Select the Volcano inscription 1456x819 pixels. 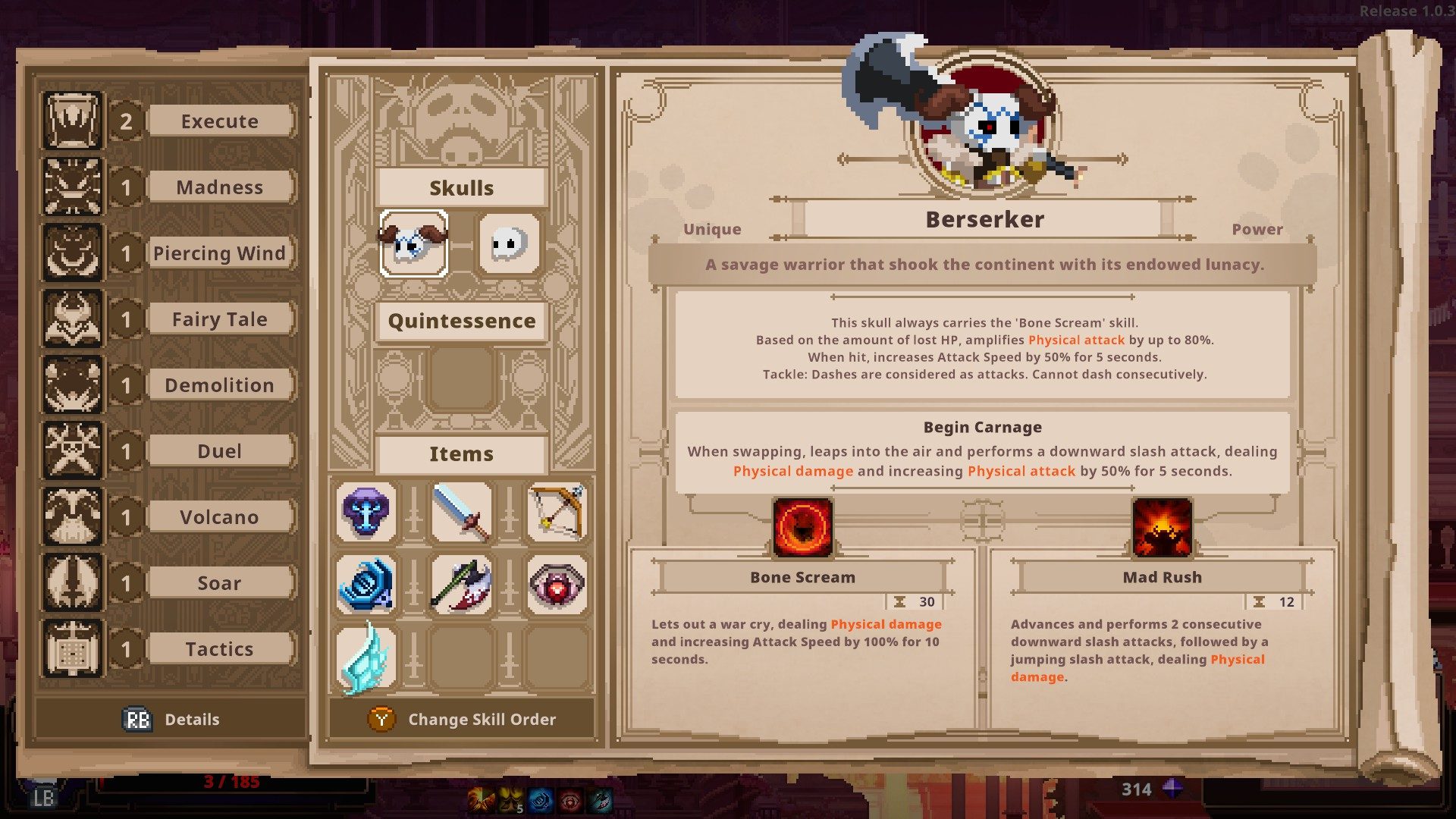[219, 517]
